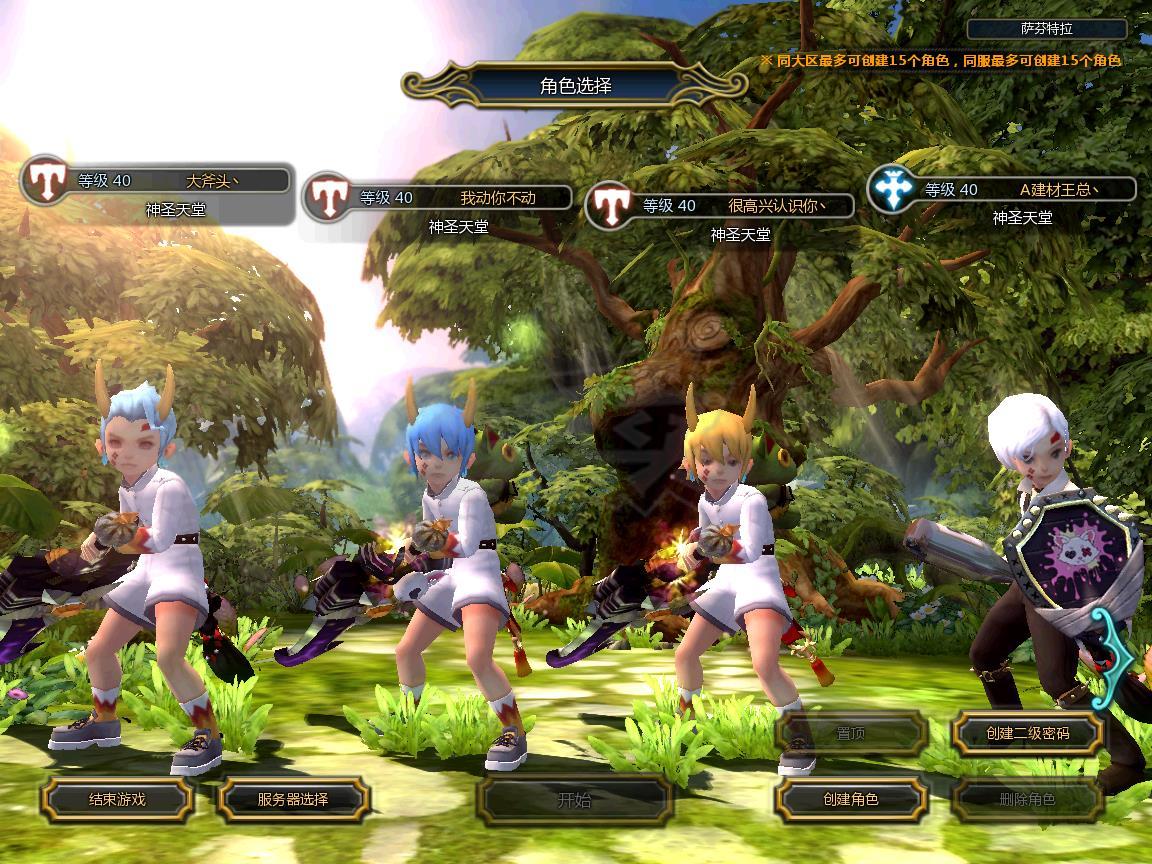Click the 置顶 pin-to-top button
The width and height of the screenshot is (1152, 864).
pos(851,734)
